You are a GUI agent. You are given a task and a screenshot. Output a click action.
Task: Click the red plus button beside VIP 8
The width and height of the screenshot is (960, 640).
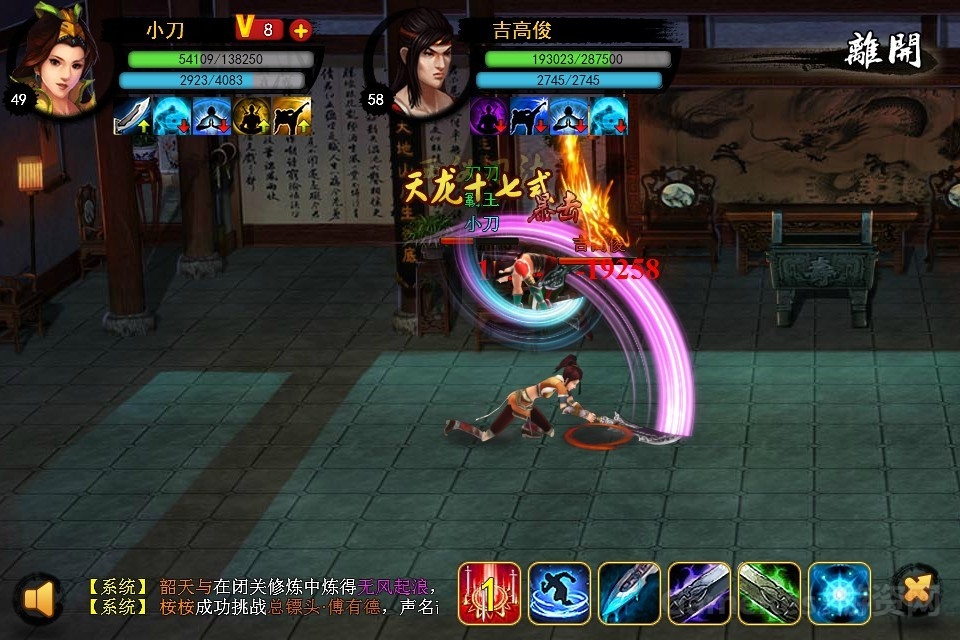point(300,30)
